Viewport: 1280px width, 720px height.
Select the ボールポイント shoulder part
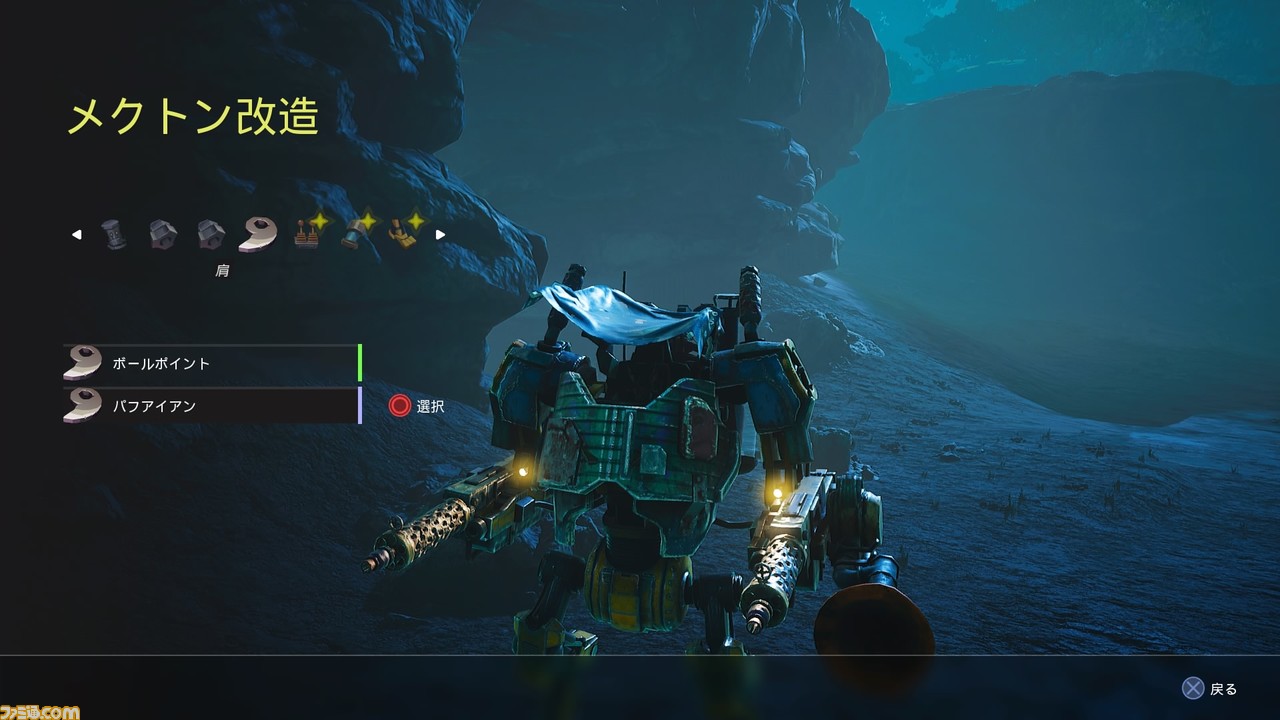210,363
